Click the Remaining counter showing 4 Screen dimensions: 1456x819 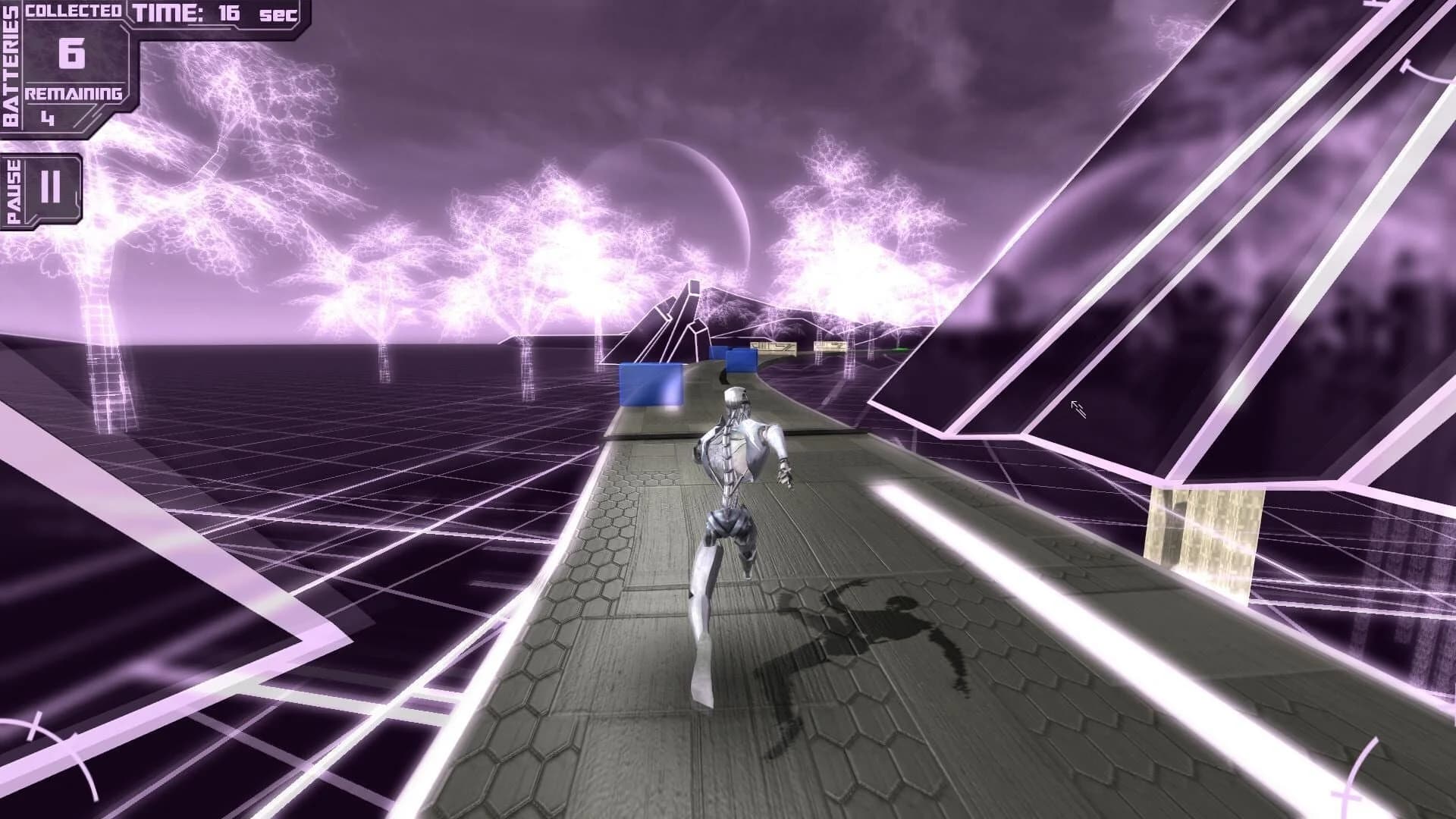(49, 118)
